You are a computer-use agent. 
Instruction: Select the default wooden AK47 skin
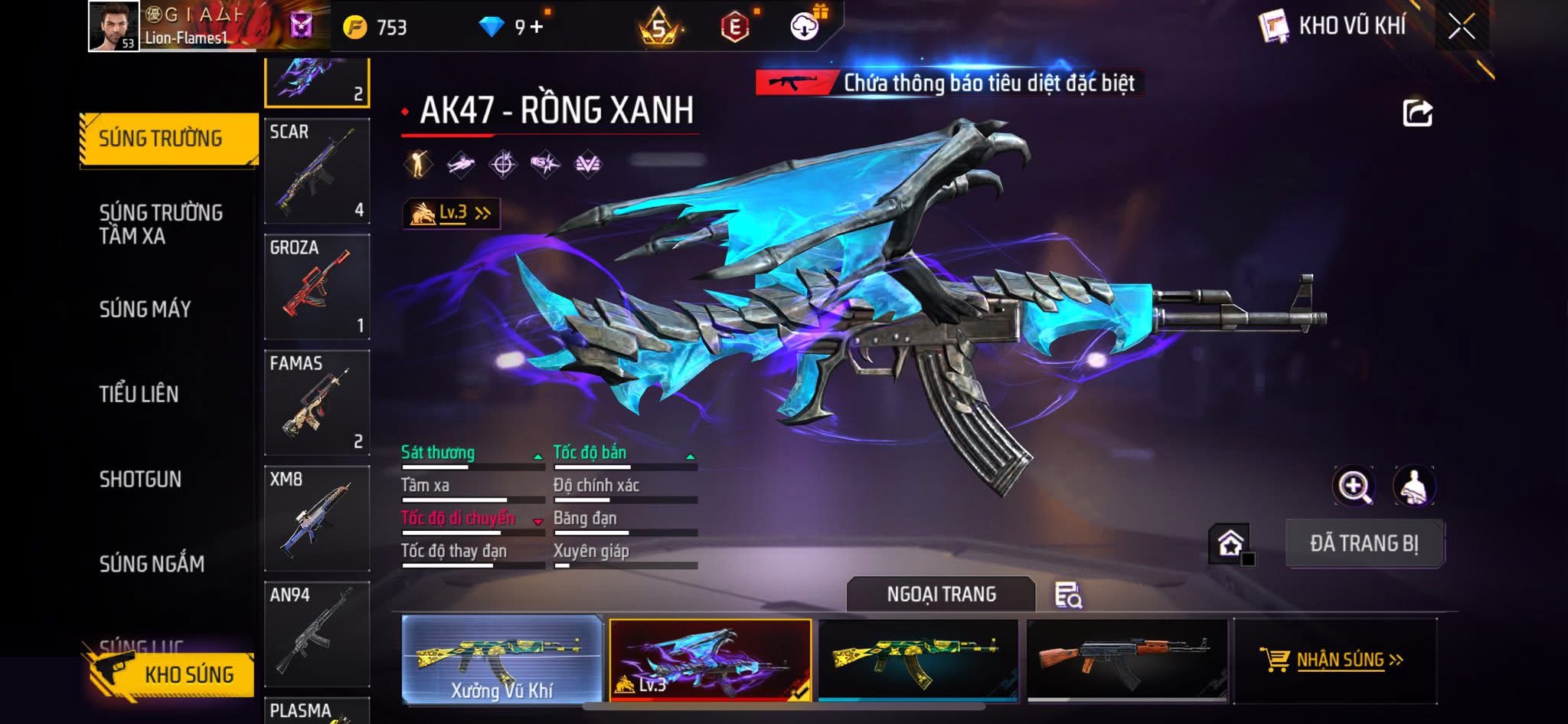pyautogui.click(x=1126, y=660)
